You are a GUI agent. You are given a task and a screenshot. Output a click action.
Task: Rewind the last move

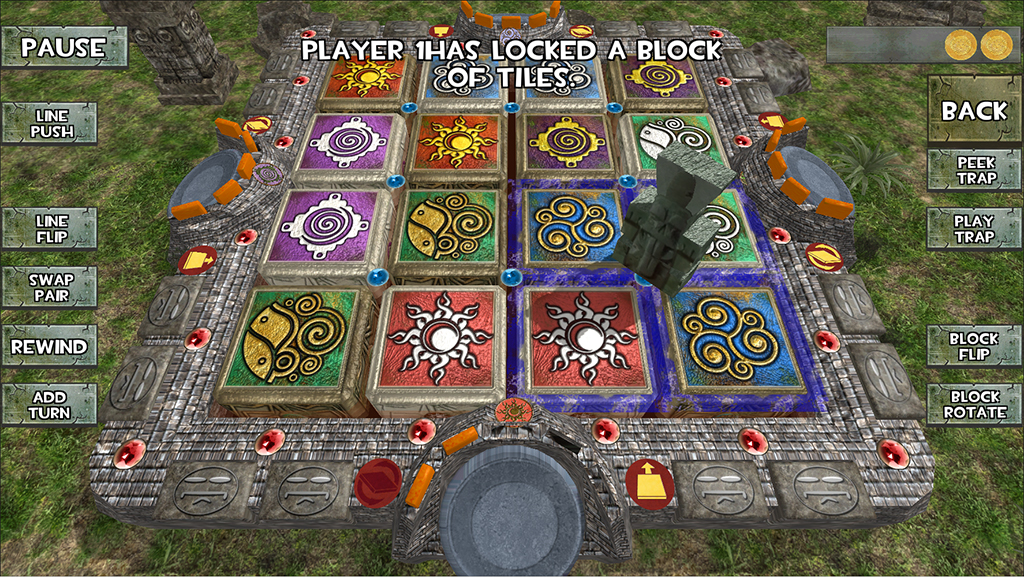[49, 347]
